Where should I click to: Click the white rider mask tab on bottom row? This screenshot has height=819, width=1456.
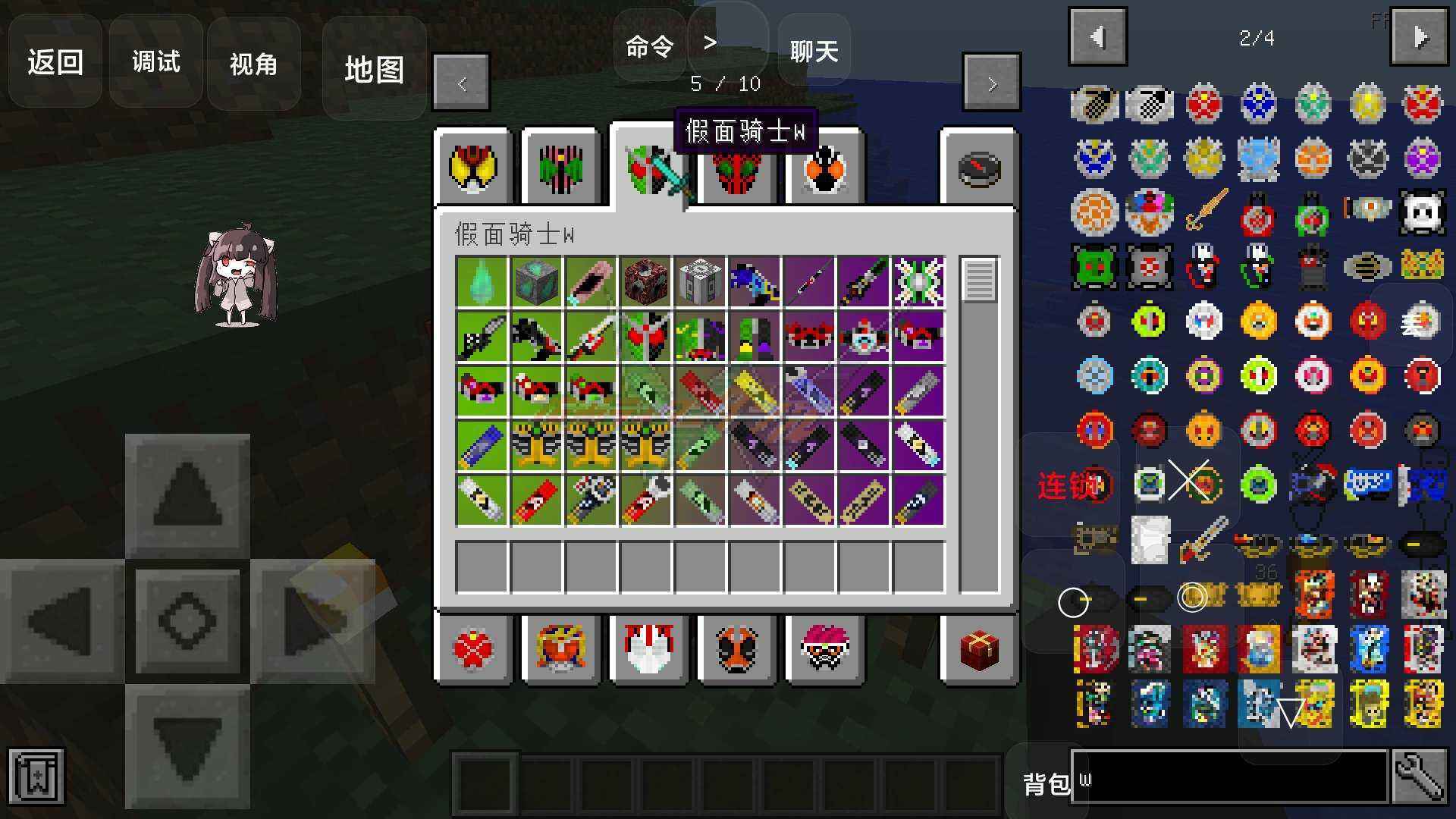(x=648, y=650)
